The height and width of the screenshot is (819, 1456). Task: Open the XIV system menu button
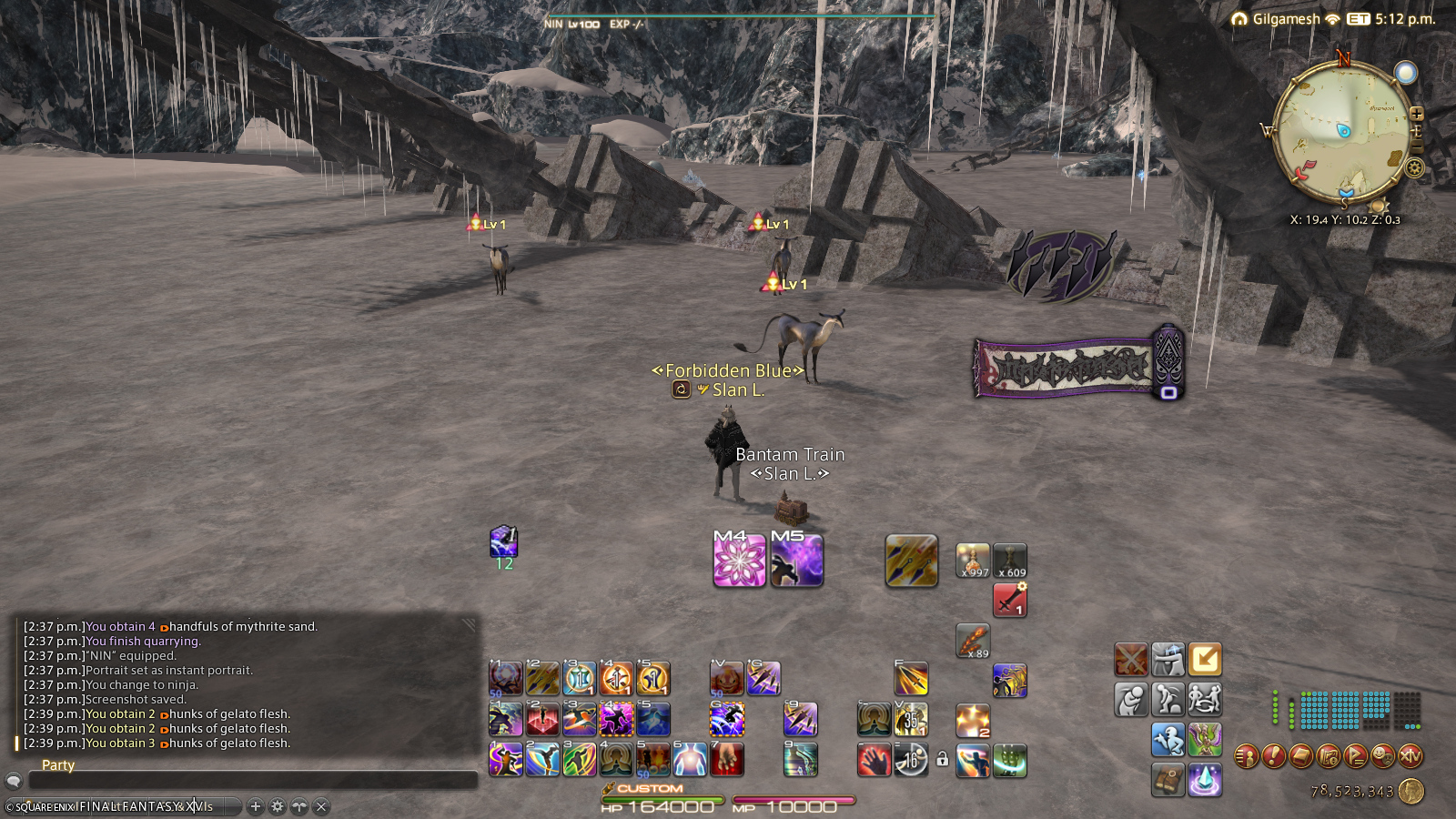[x=1410, y=755]
